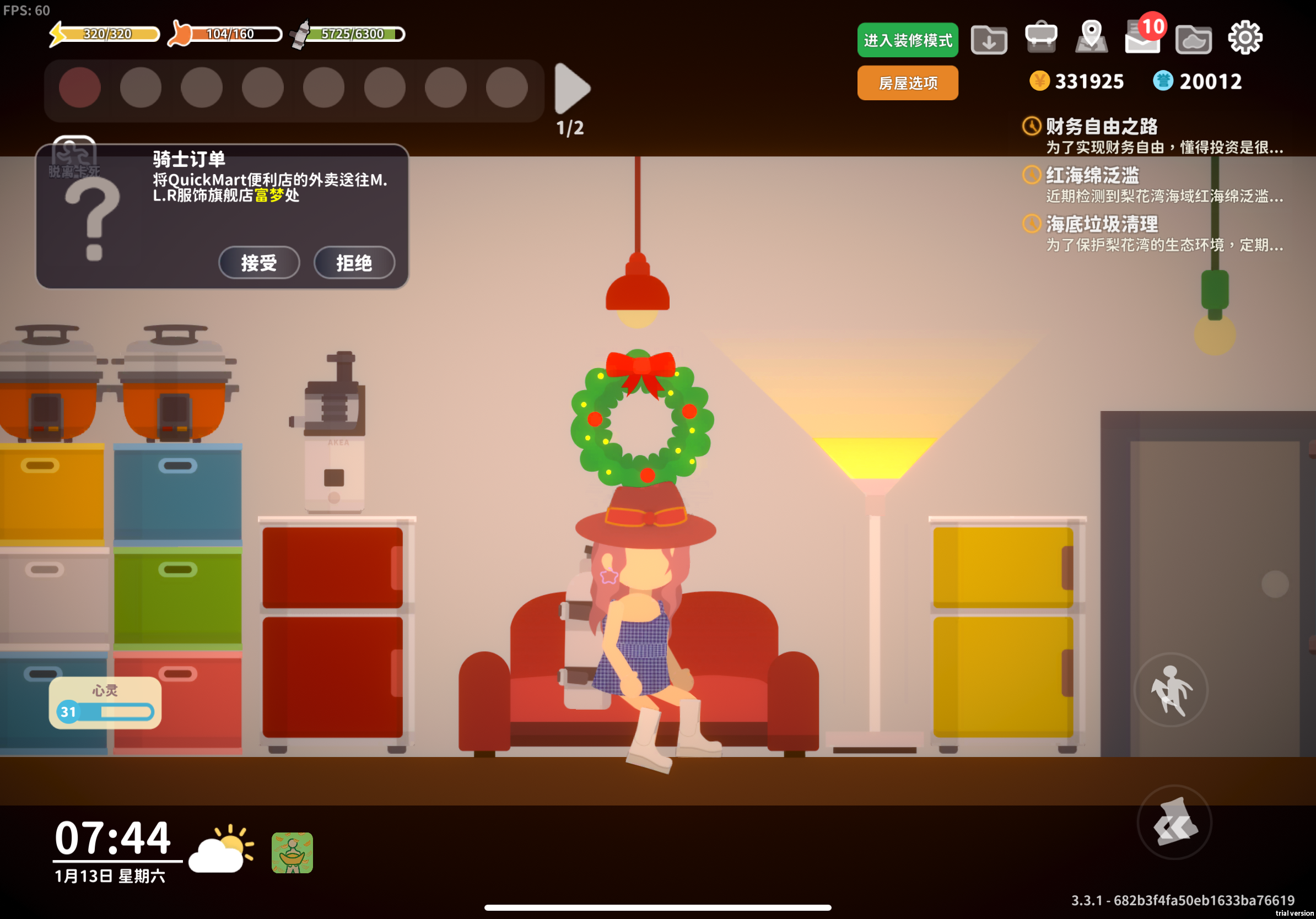Click the save/download folder icon

tap(989, 39)
